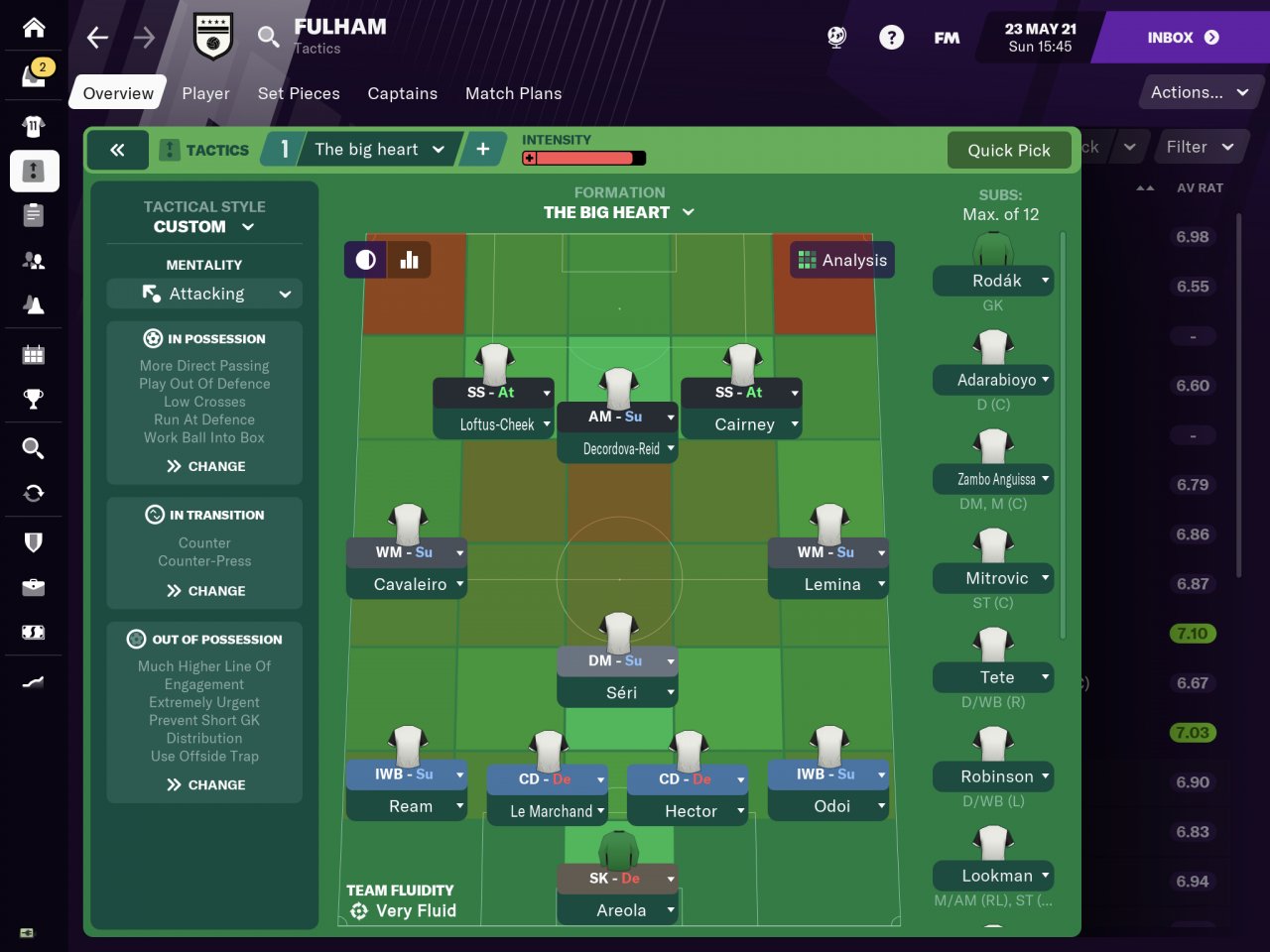This screenshot has height=952, width=1270.
Task: Open the Actions menu
Action: pyautogui.click(x=1199, y=92)
